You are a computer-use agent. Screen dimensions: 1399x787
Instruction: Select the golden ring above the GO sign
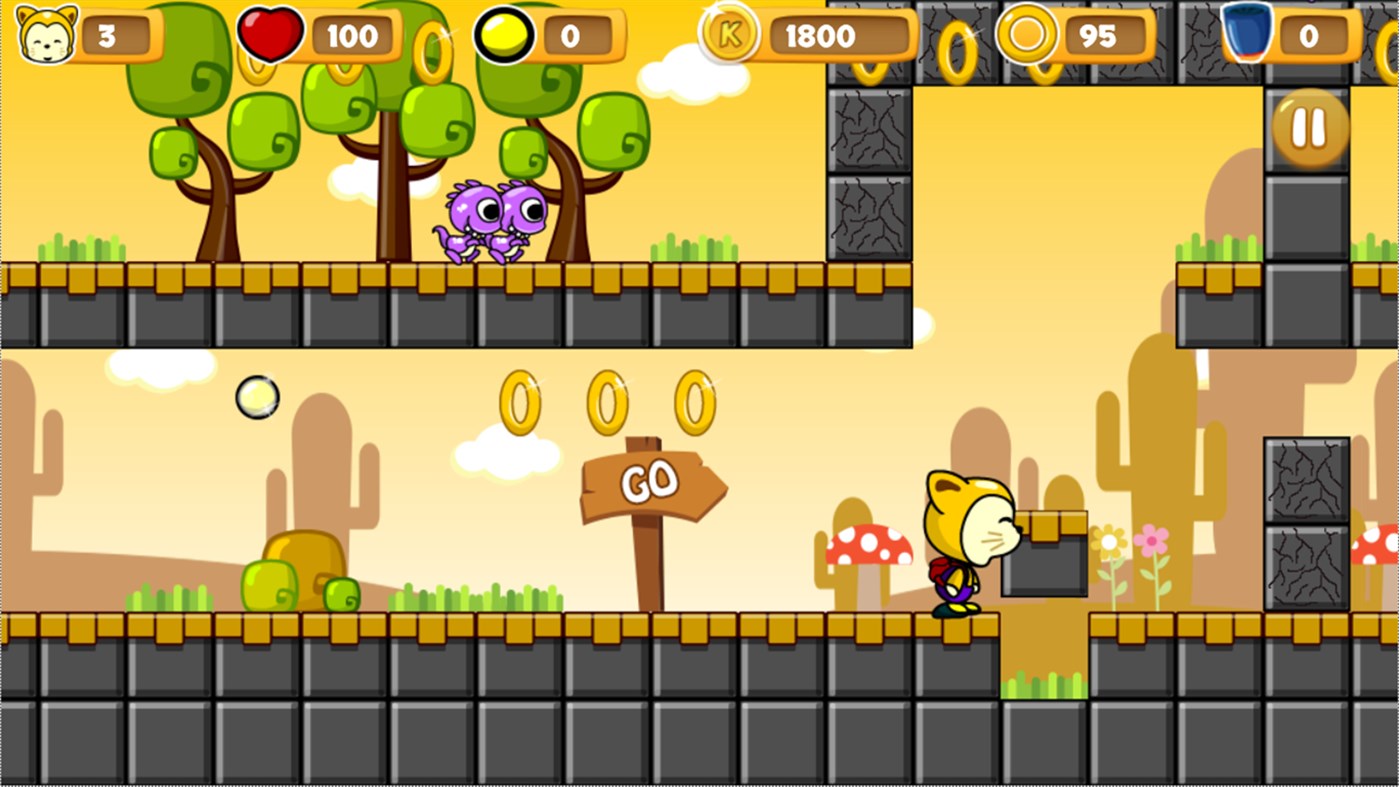tap(610, 399)
